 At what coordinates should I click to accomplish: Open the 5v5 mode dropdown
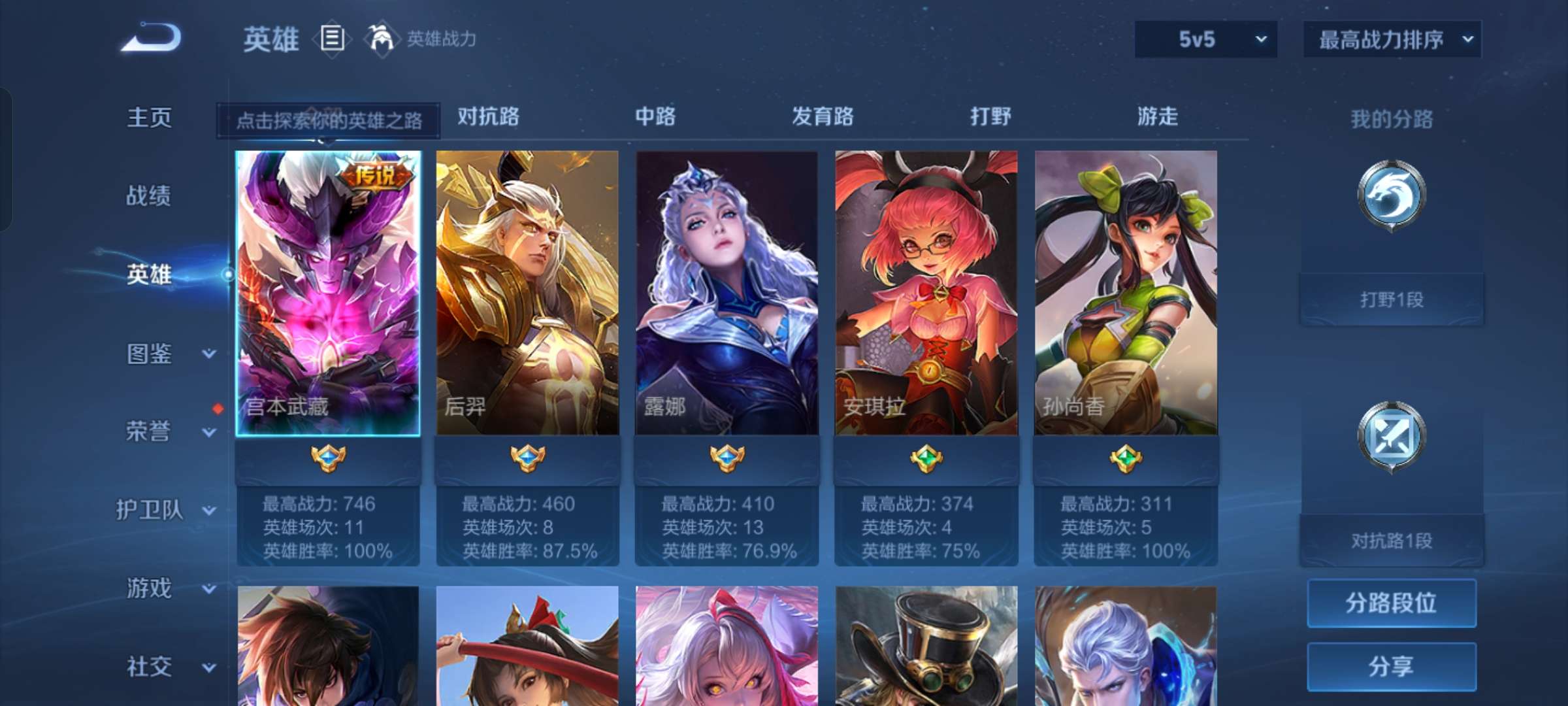(1204, 39)
